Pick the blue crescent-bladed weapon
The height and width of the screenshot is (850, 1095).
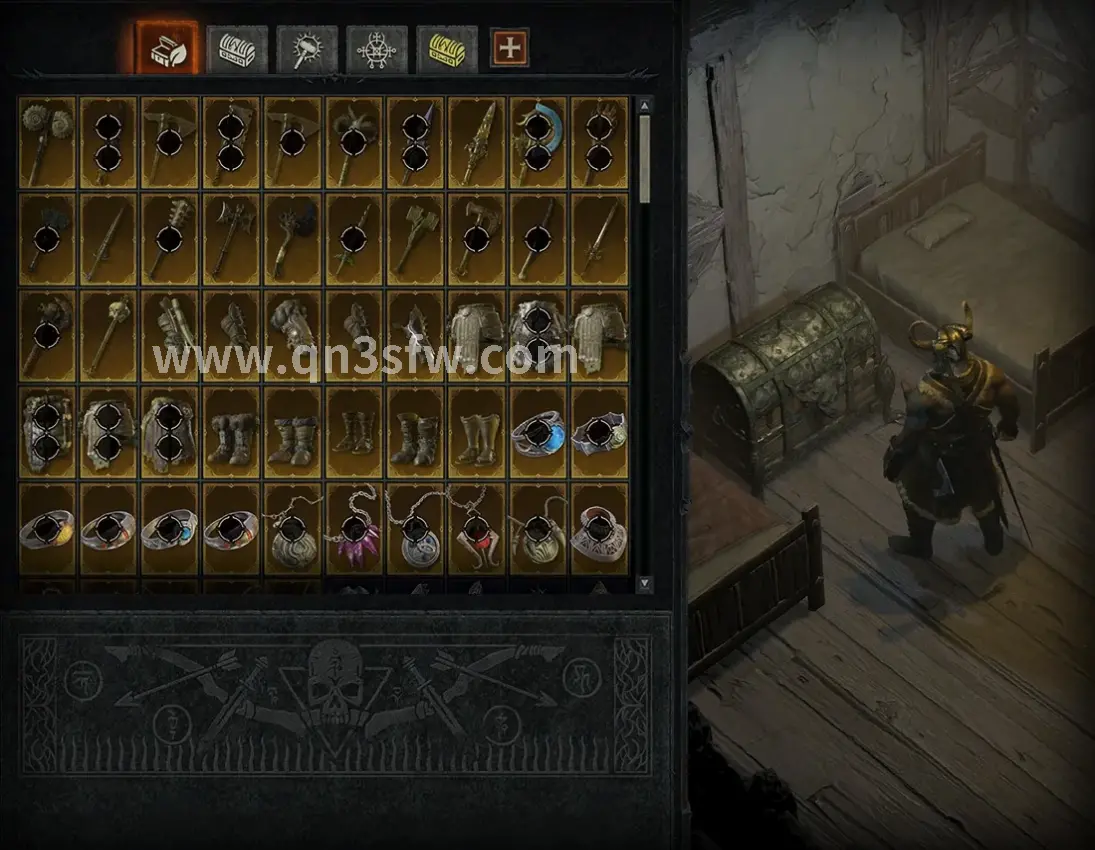tap(539, 141)
